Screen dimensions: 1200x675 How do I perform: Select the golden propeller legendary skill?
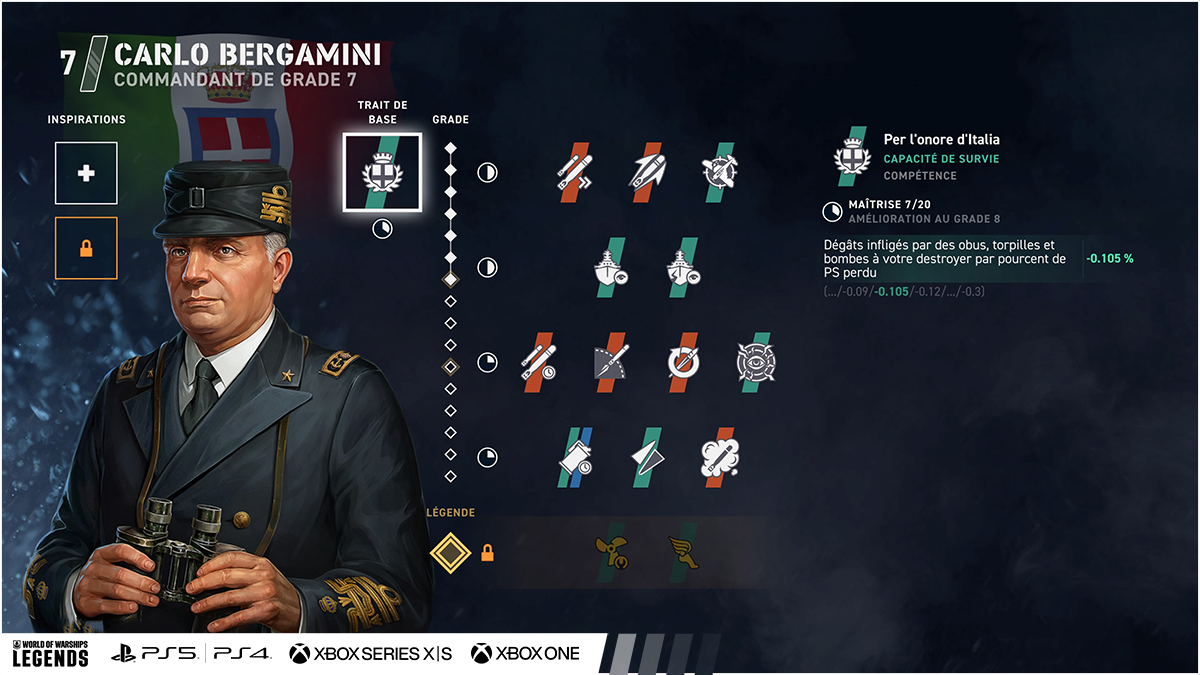pyautogui.click(x=611, y=551)
